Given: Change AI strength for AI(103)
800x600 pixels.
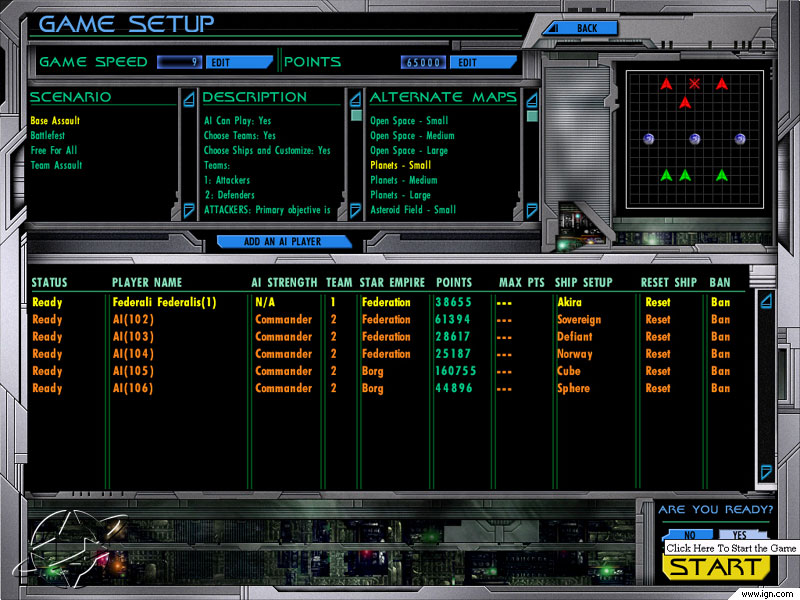Looking at the screenshot, I should tap(283, 337).
